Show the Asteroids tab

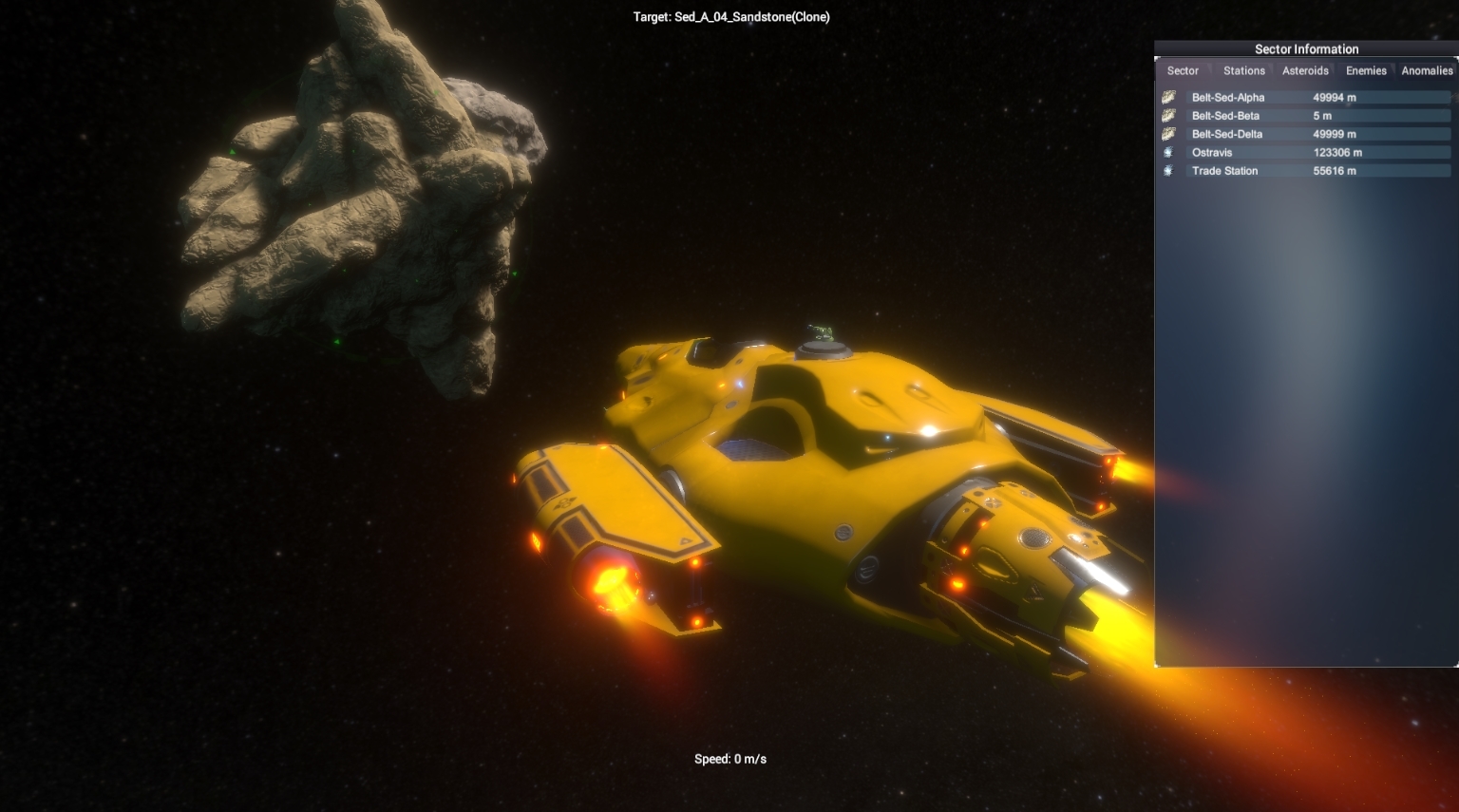click(x=1305, y=70)
